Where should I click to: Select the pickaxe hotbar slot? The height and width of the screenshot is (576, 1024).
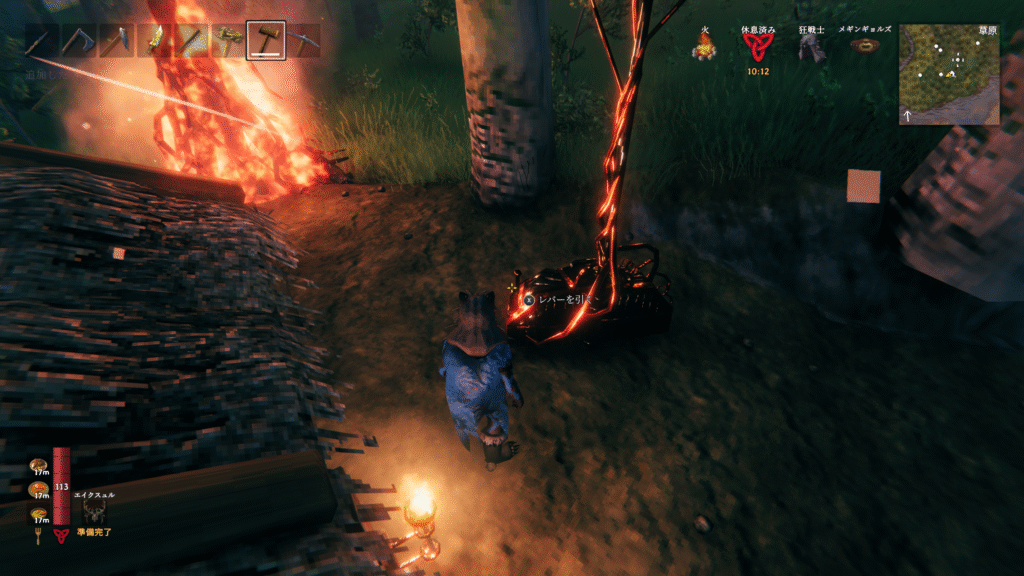pos(301,41)
